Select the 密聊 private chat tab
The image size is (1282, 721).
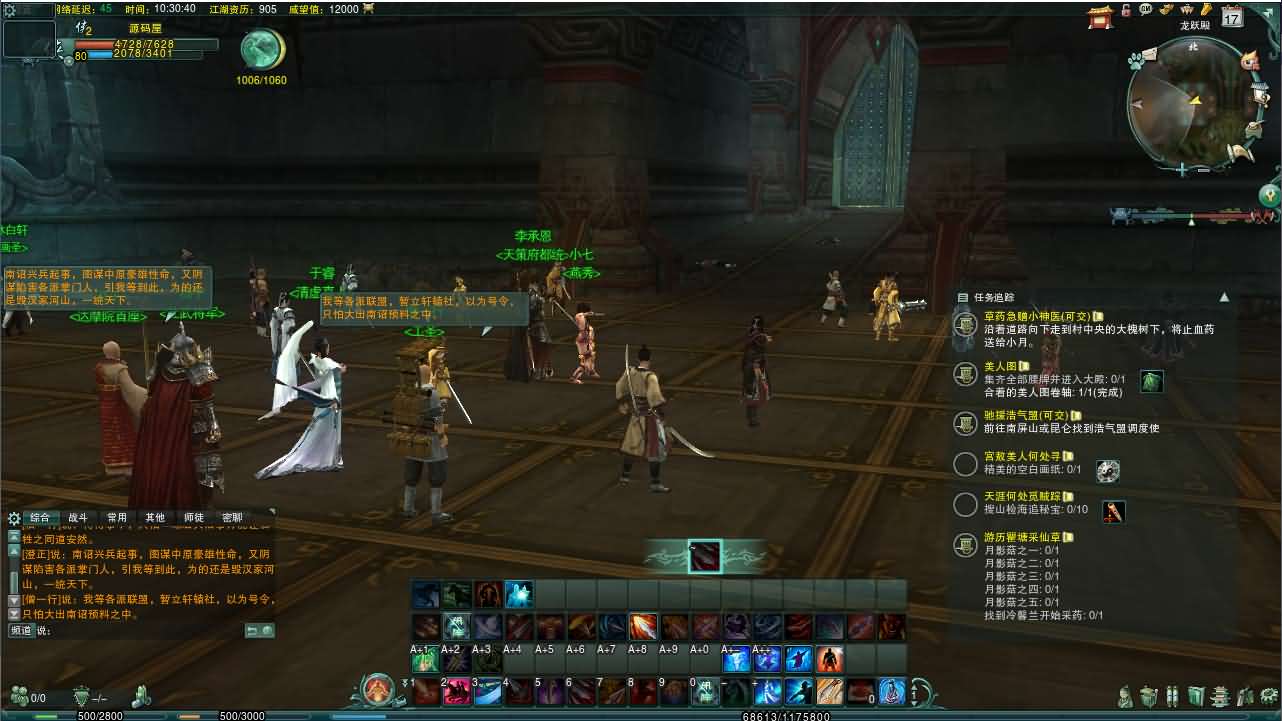(232, 518)
